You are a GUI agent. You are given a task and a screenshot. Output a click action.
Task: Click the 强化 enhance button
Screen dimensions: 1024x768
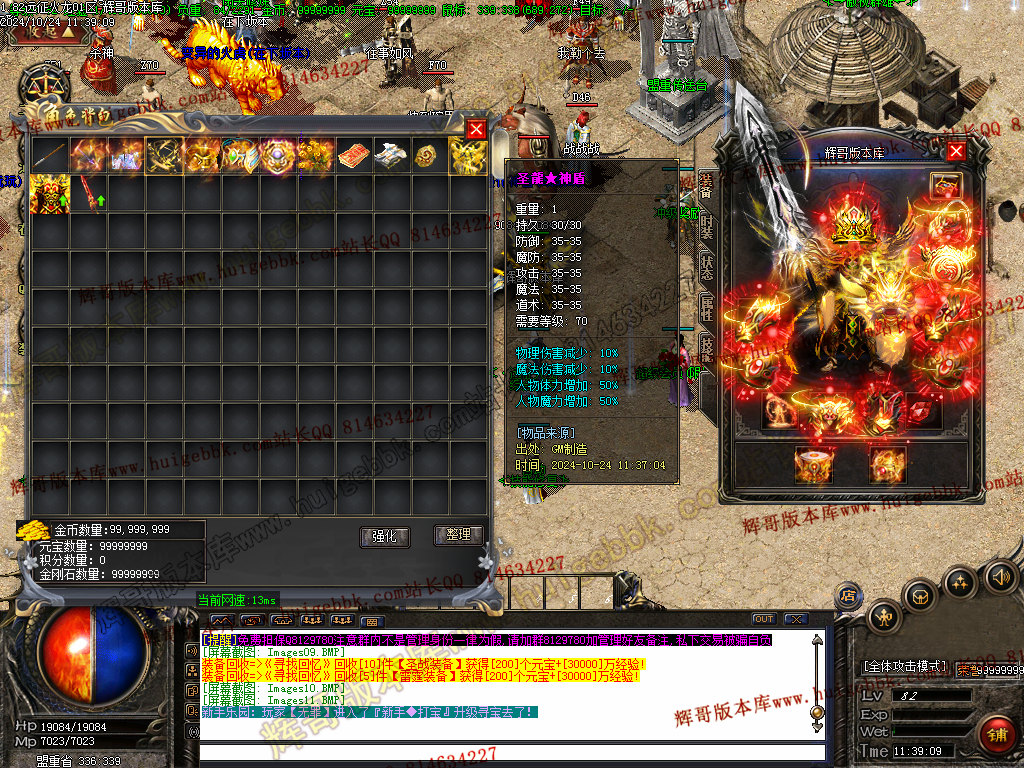384,536
